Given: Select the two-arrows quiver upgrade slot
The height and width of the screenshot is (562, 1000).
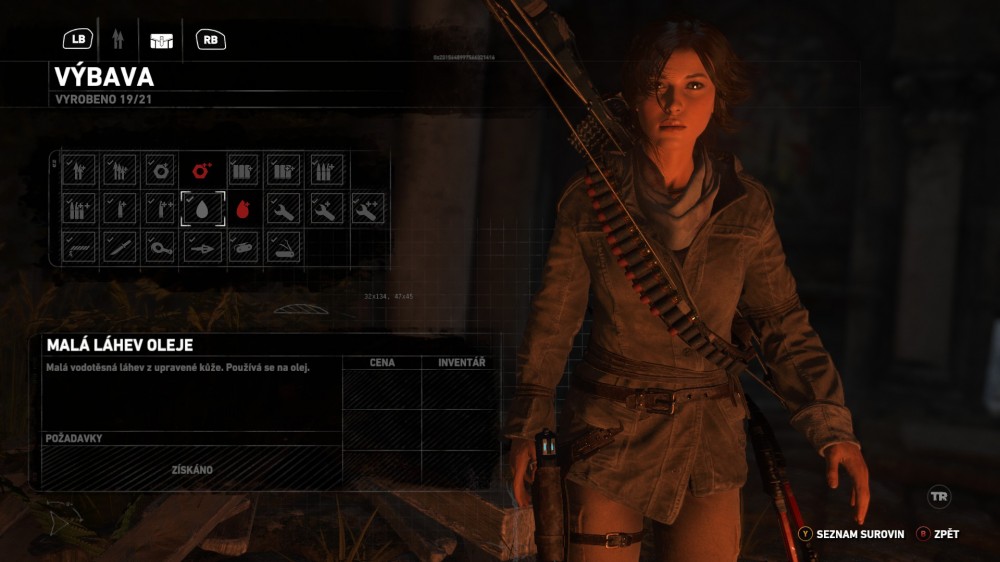Looking at the screenshot, I should tap(80, 170).
